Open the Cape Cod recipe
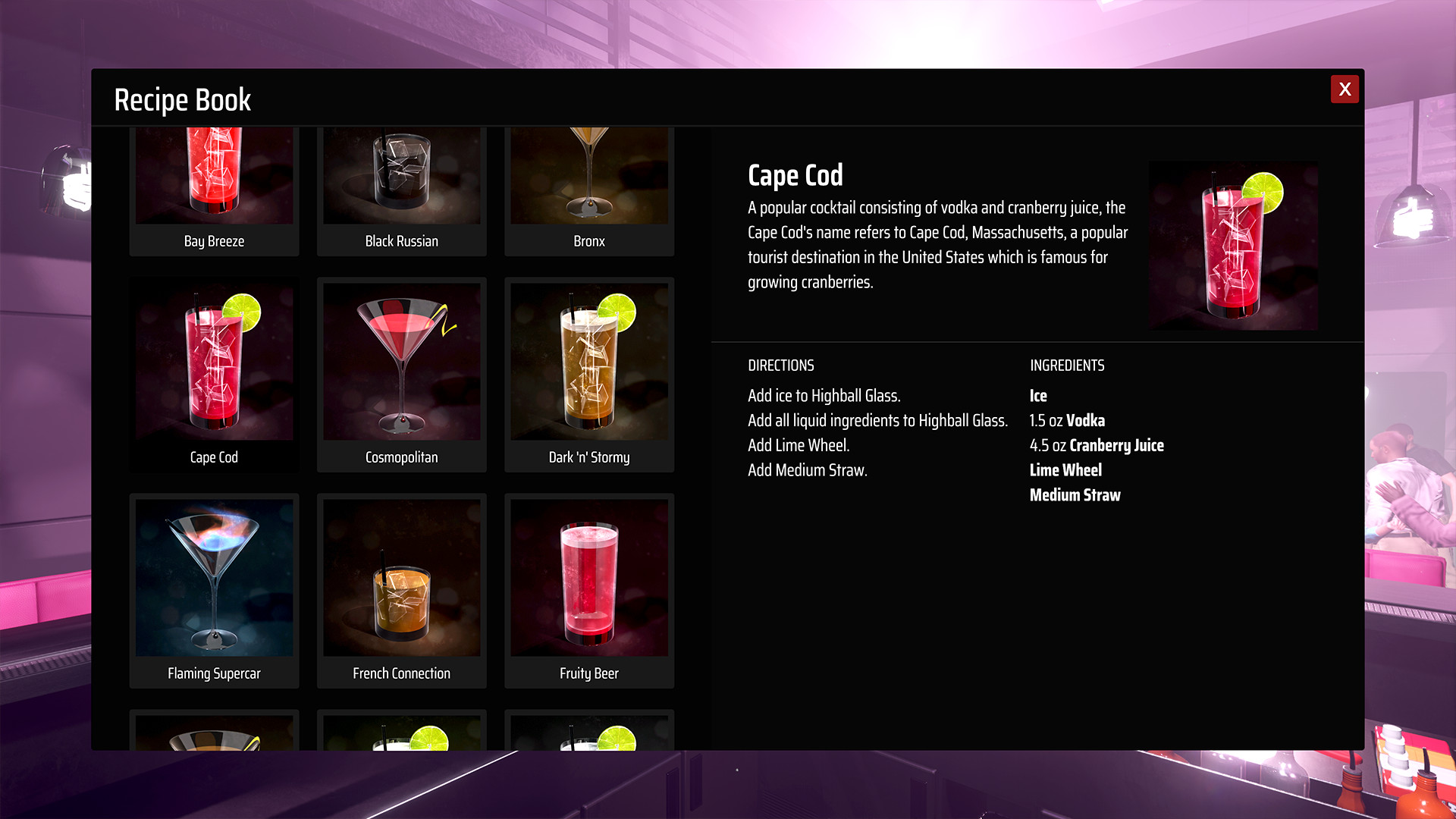The image size is (1456, 819). (x=215, y=372)
